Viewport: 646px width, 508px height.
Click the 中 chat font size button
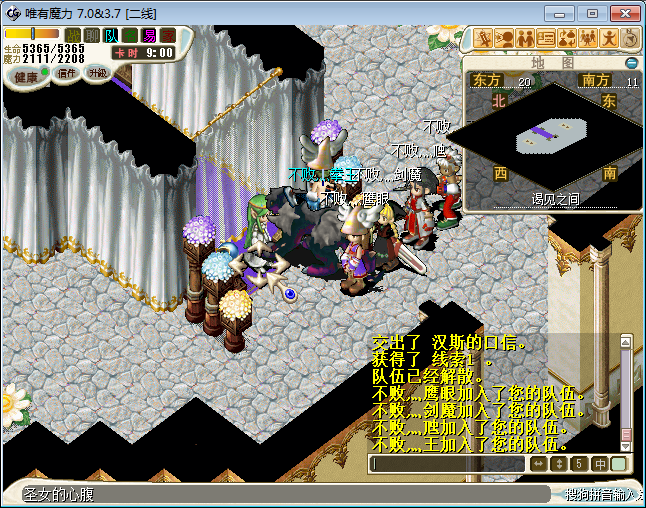(x=599, y=464)
